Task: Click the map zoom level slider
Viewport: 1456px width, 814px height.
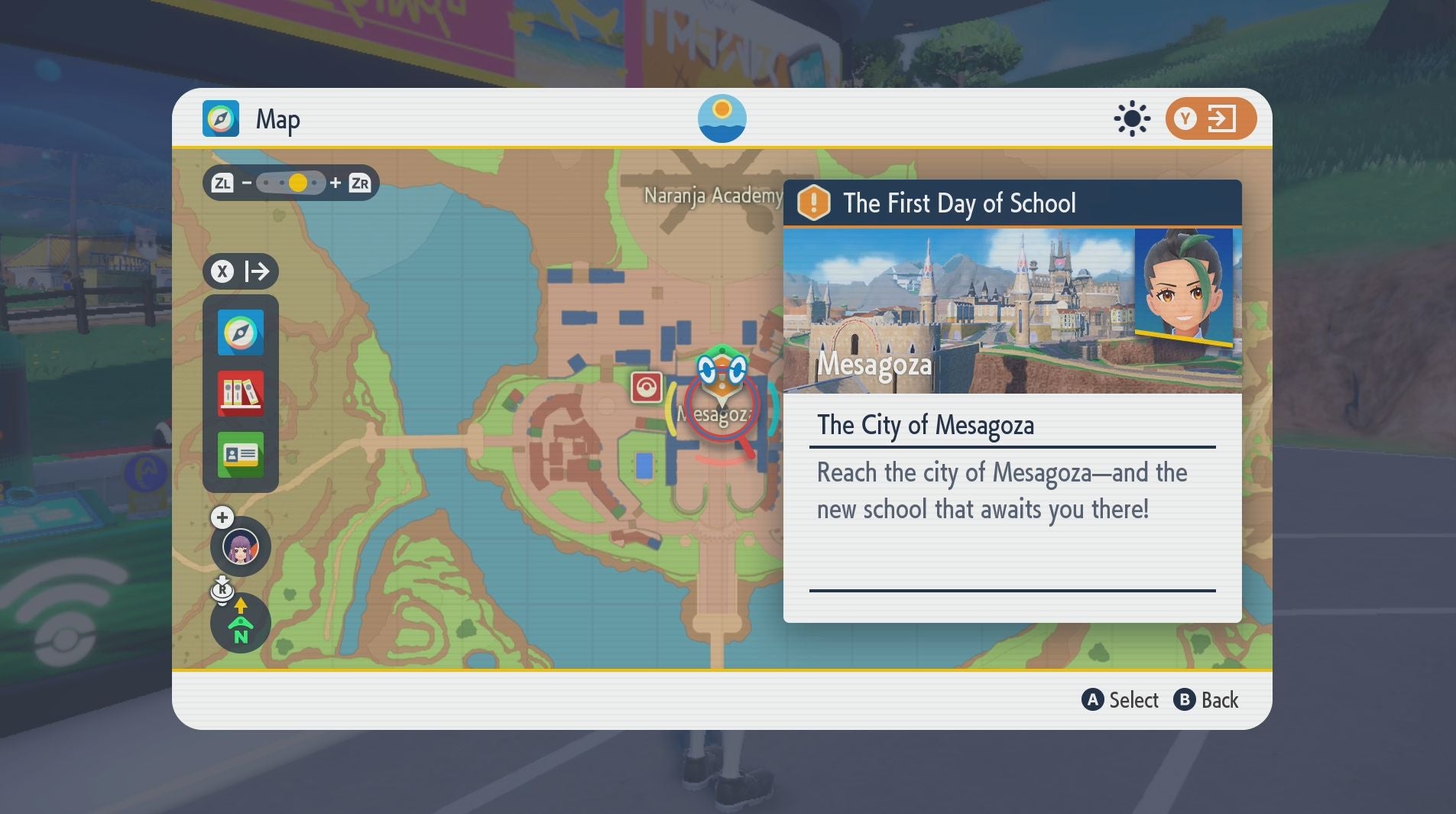Action: pyautogui.click(x=290, y=183)
